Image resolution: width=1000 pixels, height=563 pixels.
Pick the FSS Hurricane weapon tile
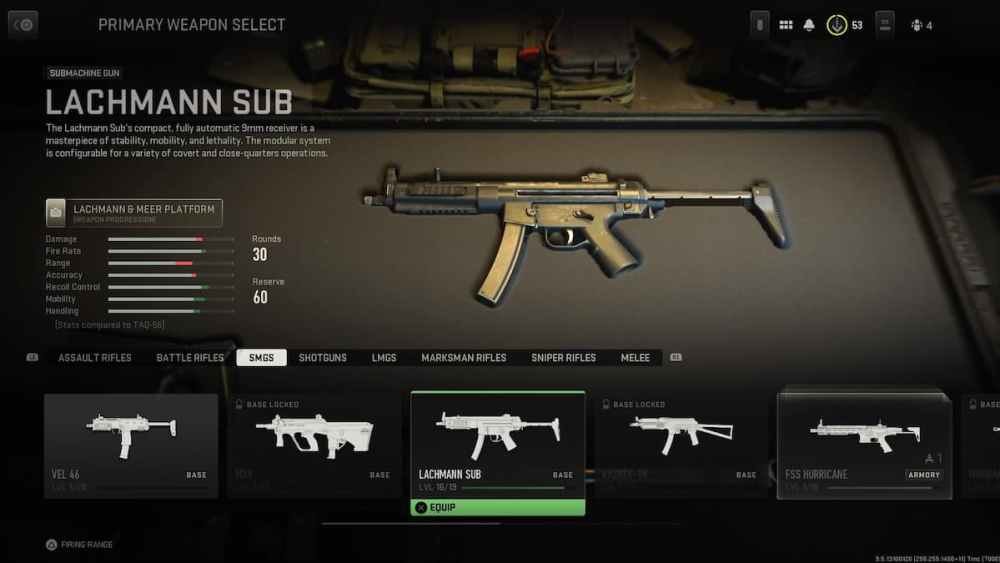click(864, 445)
